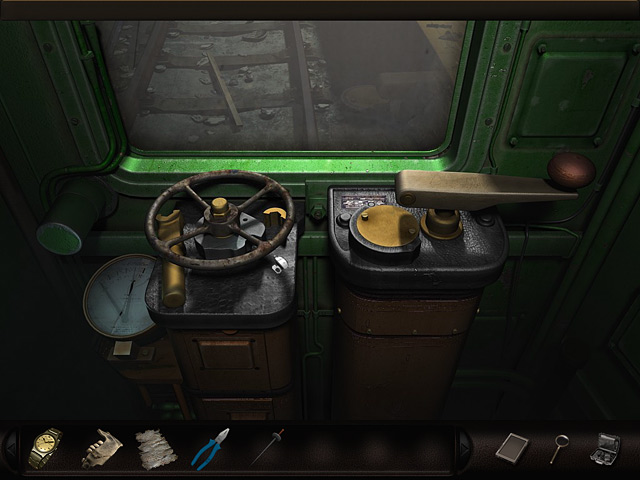Pick the glove item from inventory
This screenshot has height=480, width=640.
click(100, 447)
